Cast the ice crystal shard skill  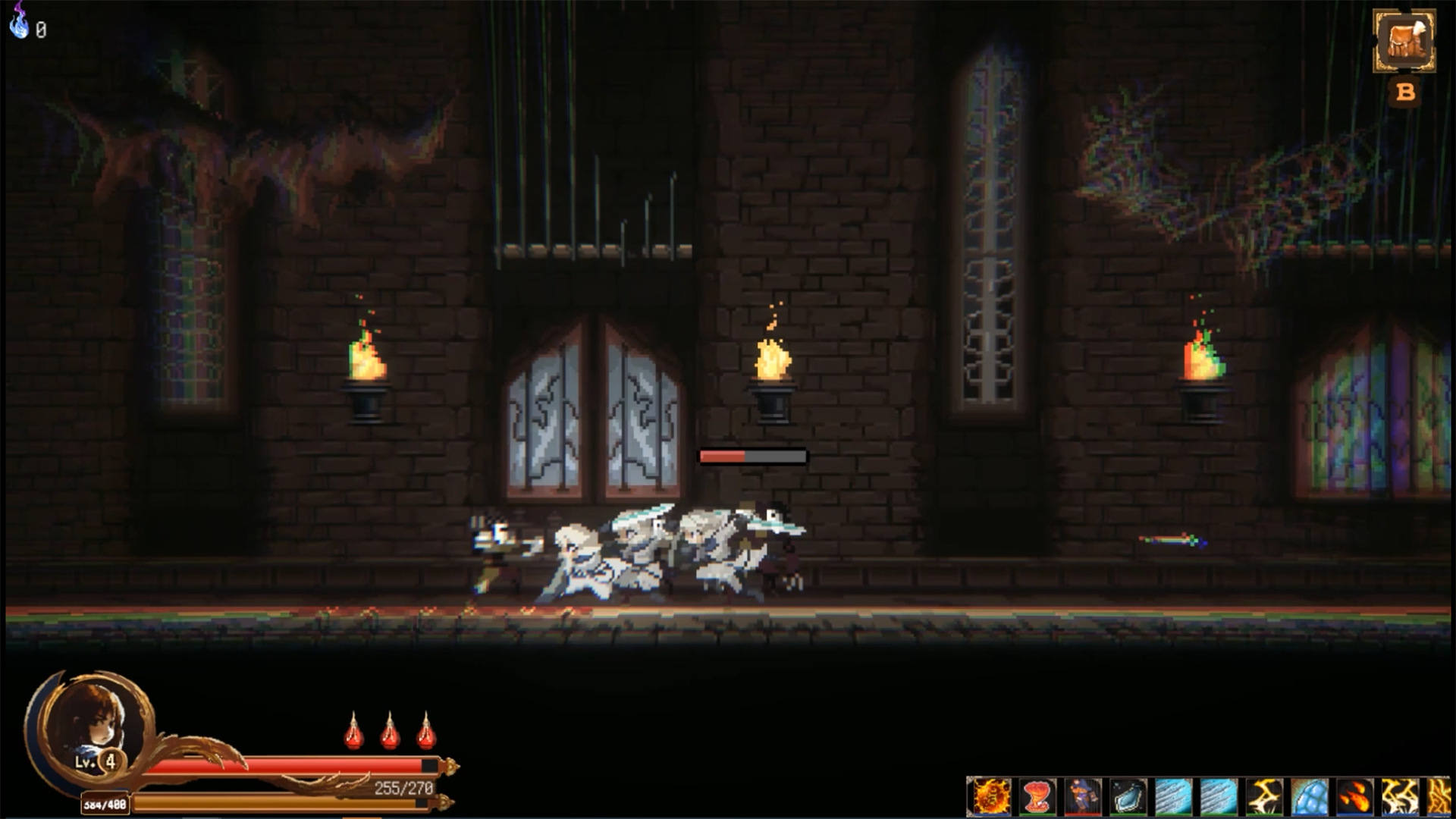point(1127,797)
